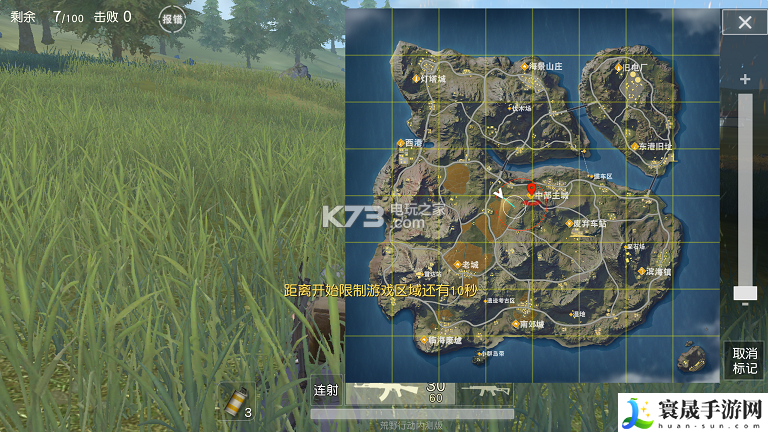Switch to the second rifle slot
The height and width of the screenshot is (432, 768).
tap(486, 391)
